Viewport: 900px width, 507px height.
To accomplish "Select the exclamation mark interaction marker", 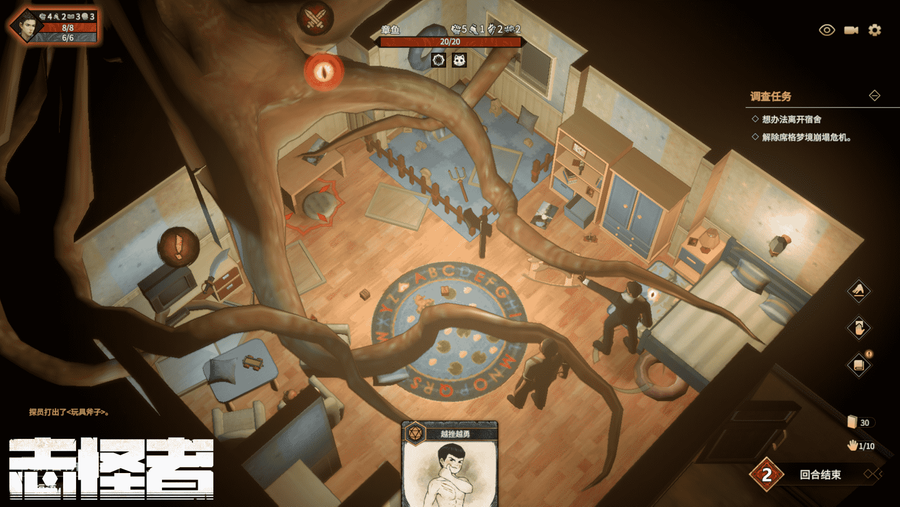I will (x=179, y=243).
